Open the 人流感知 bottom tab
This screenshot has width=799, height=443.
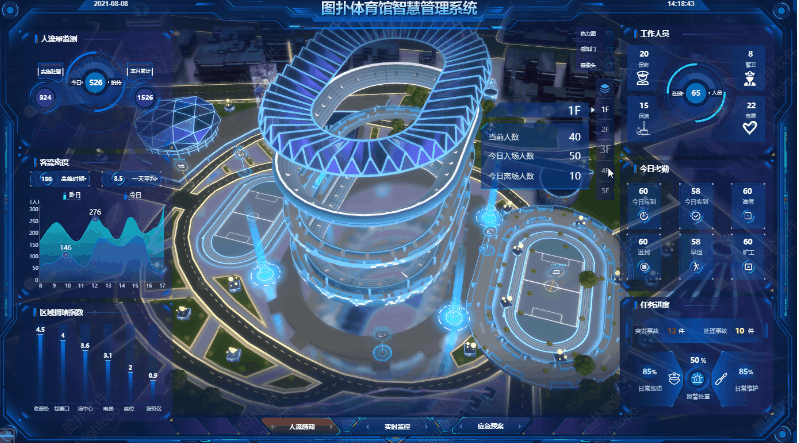tap(302, 427)
